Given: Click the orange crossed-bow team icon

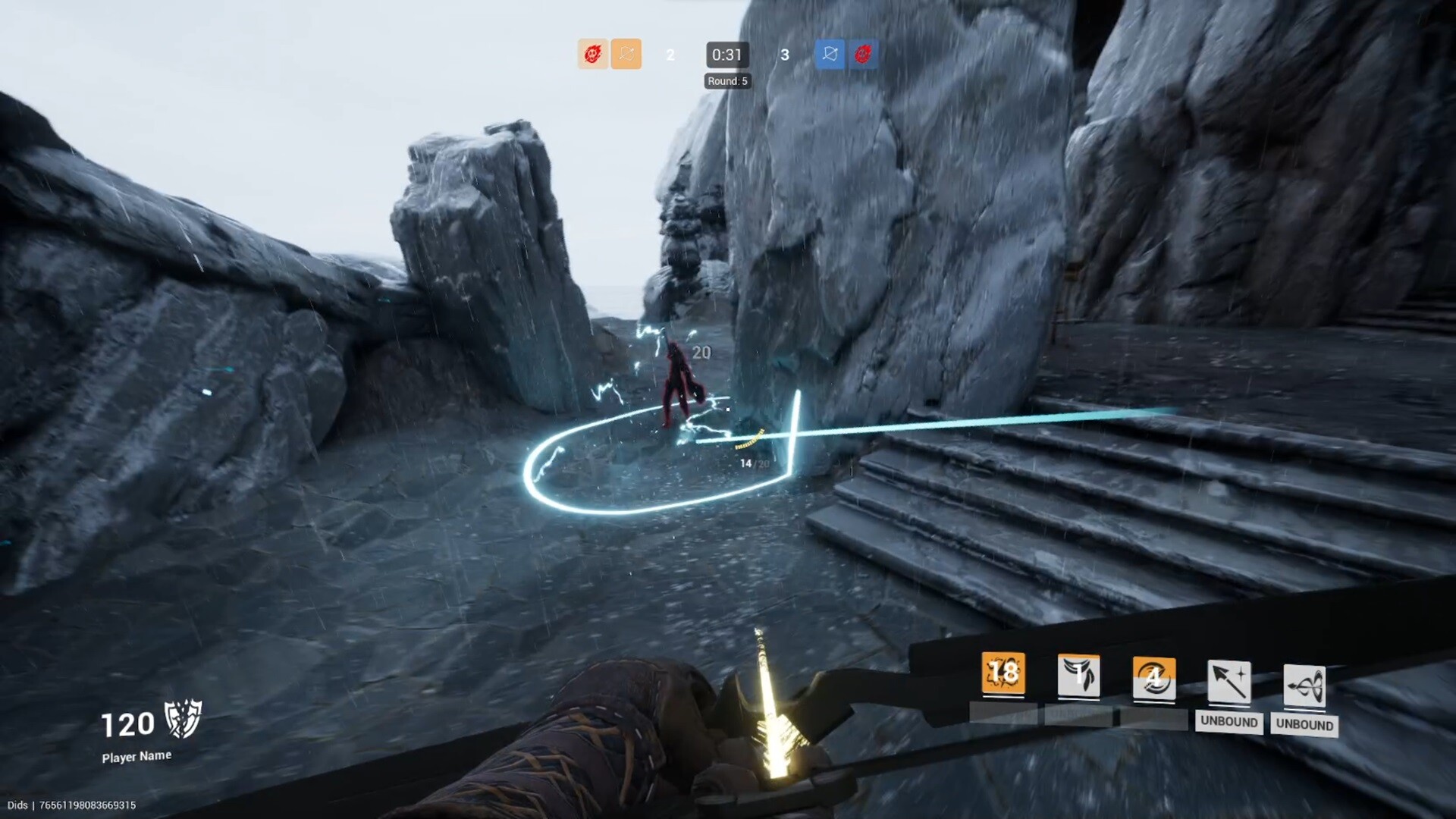Looking at the screenshot, I should point(626,55).
